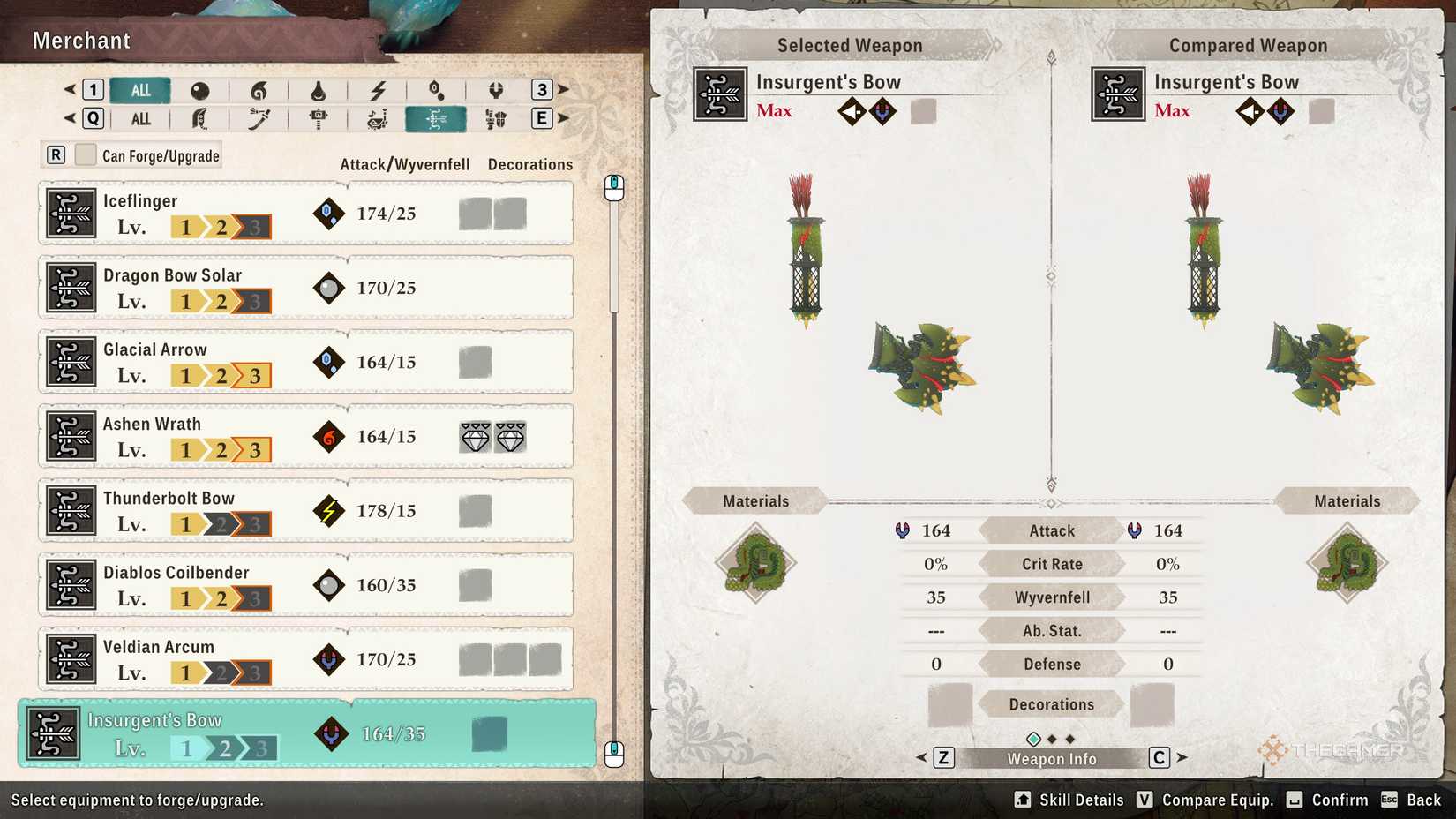The width and height of the screenshot is (1456, 819).
Task: Select the long sword weapon filter icon
Action: [x=259, y=118]
